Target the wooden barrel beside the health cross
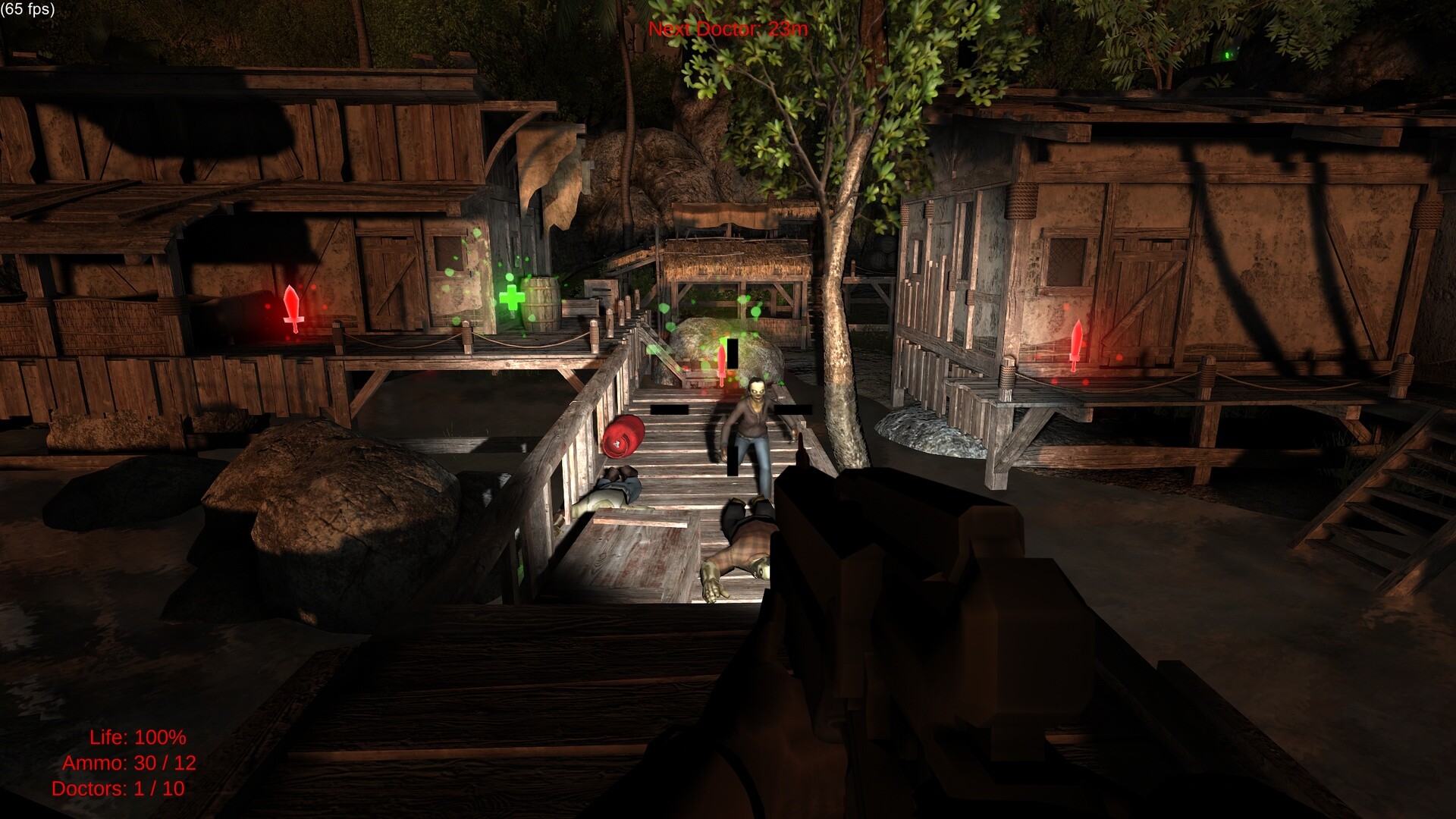 point(543,303)
